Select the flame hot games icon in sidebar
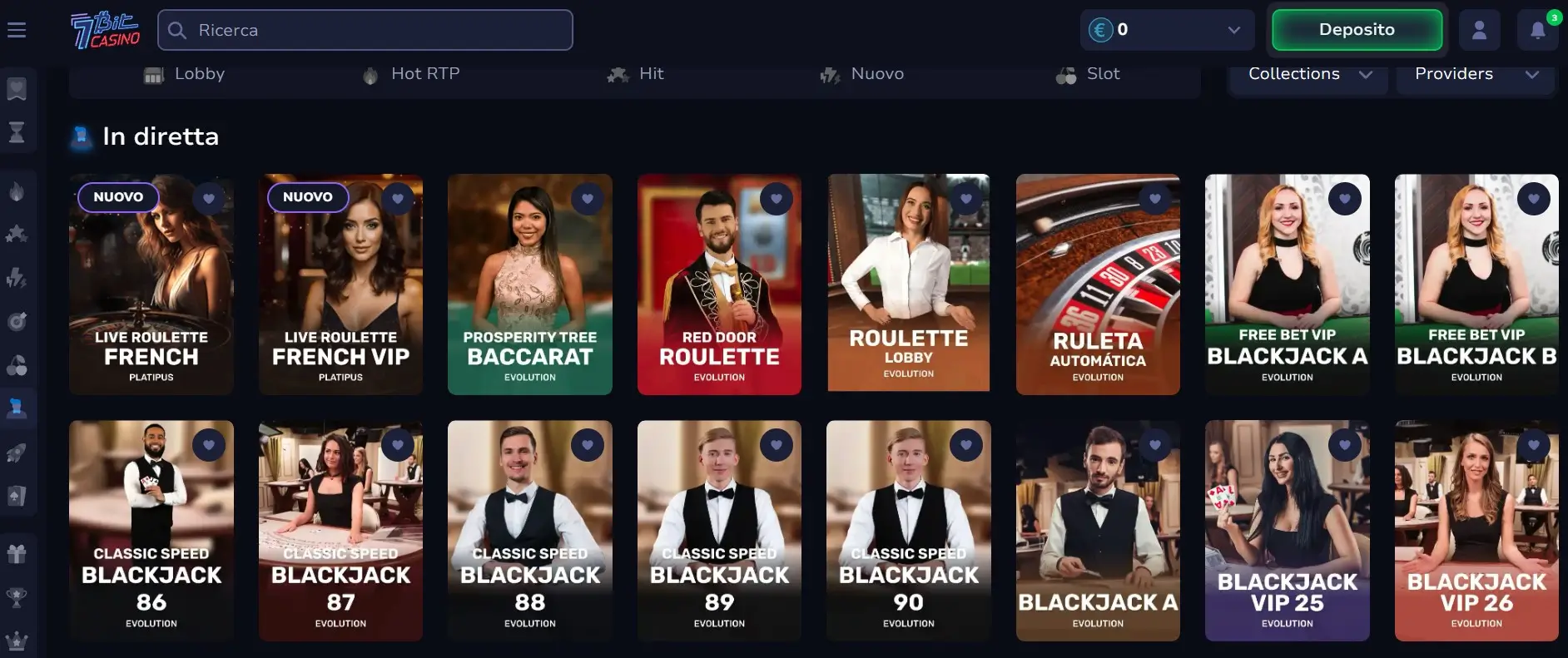The image size is (1568, 658). click(16, 189)
